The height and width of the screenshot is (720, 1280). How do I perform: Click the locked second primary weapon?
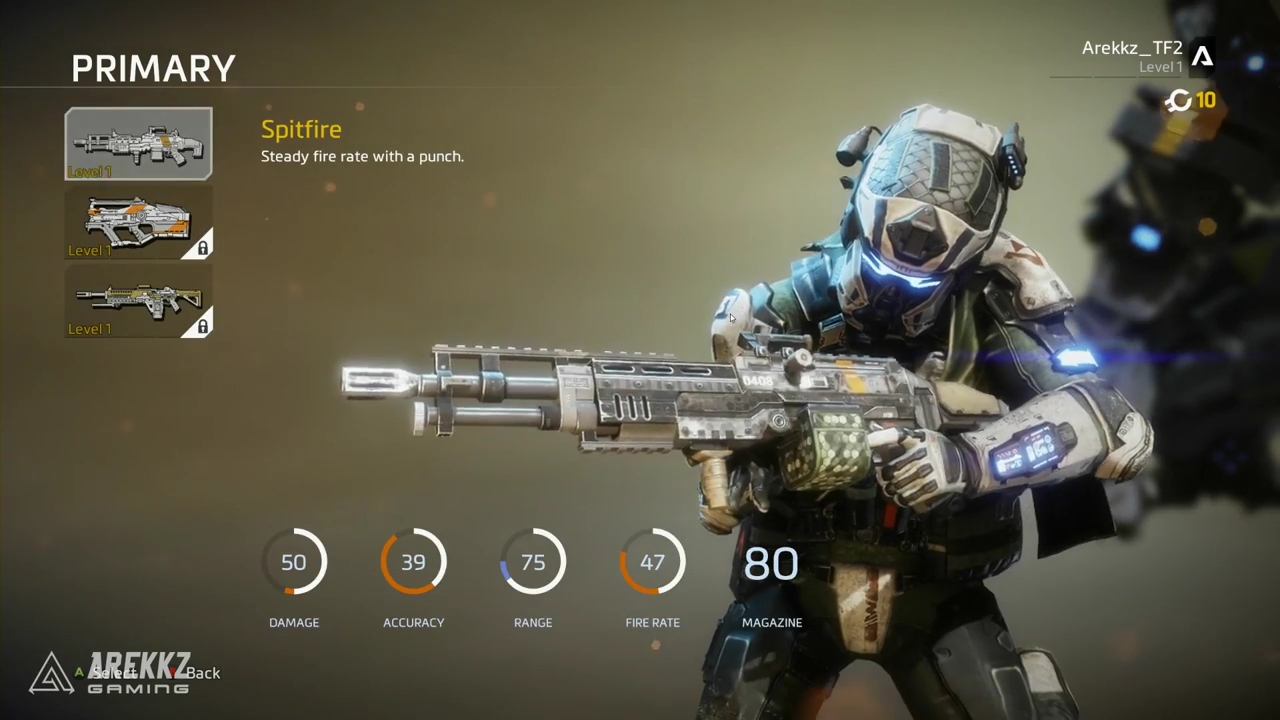coord(138,222)
